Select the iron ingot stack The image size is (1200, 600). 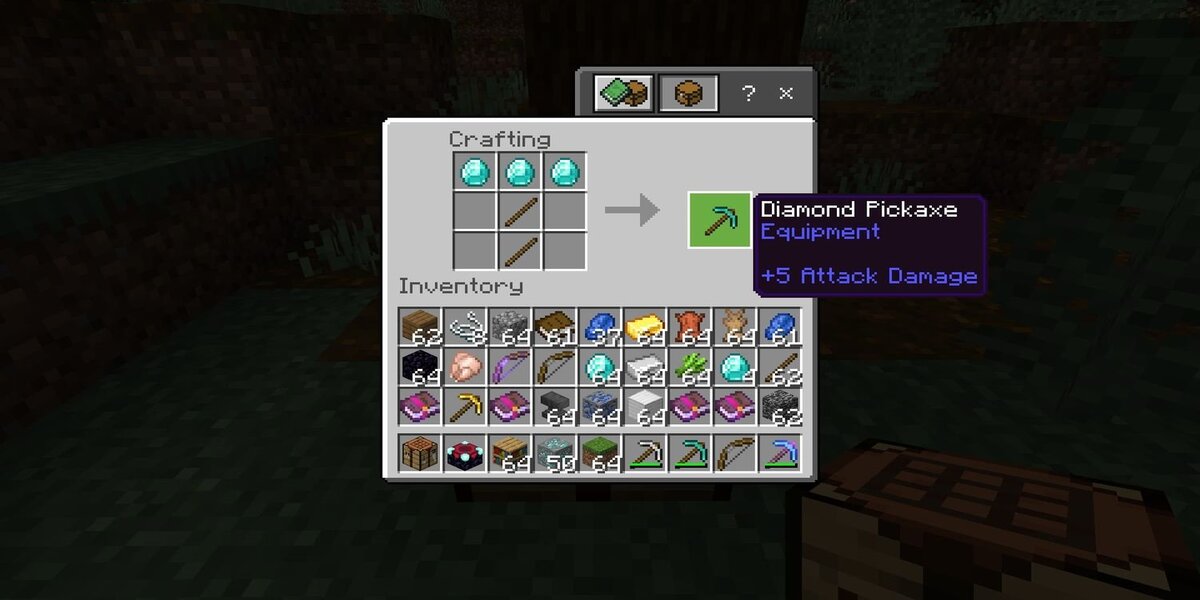pos(645,367)
